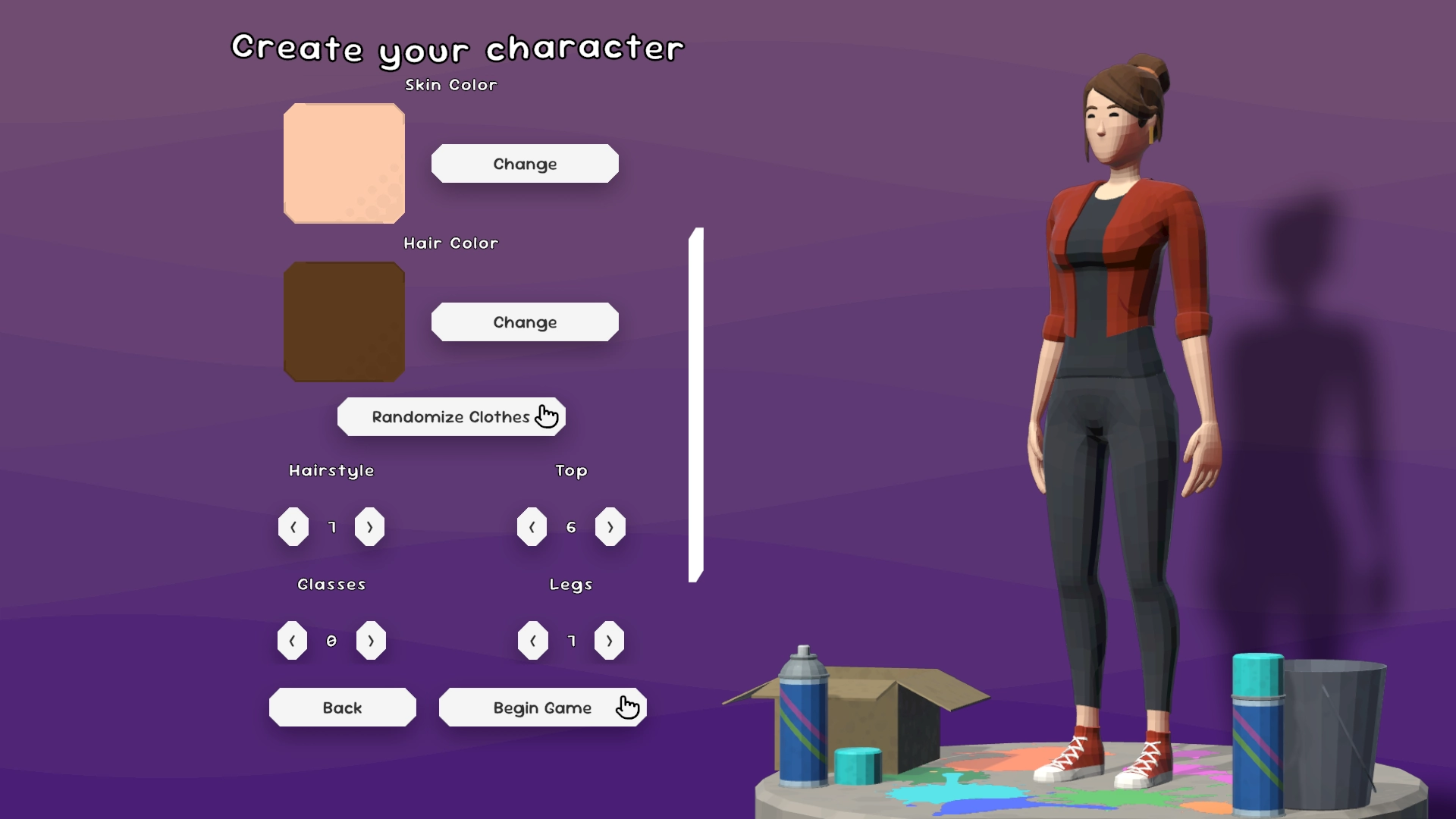This screenshot has height=819, width=1456.
Task: Open the Skin Color change dialog
Action: (x=525, y=164)
